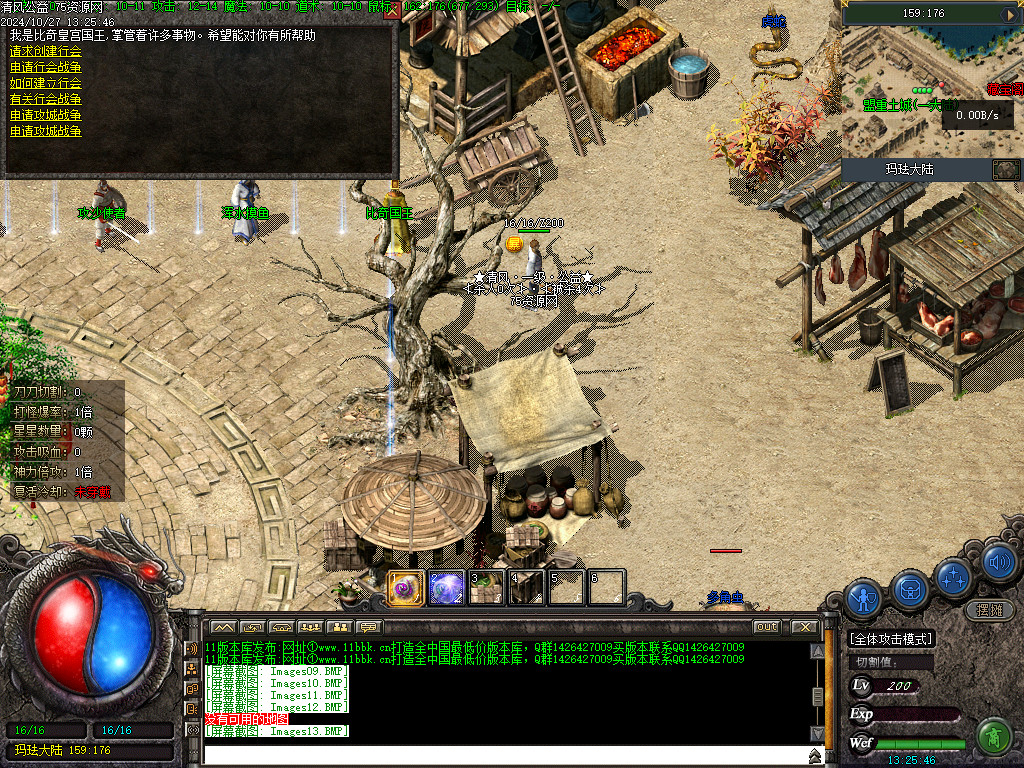Open the 有关行会战争 dialogue option

click(x=46, y=99)
